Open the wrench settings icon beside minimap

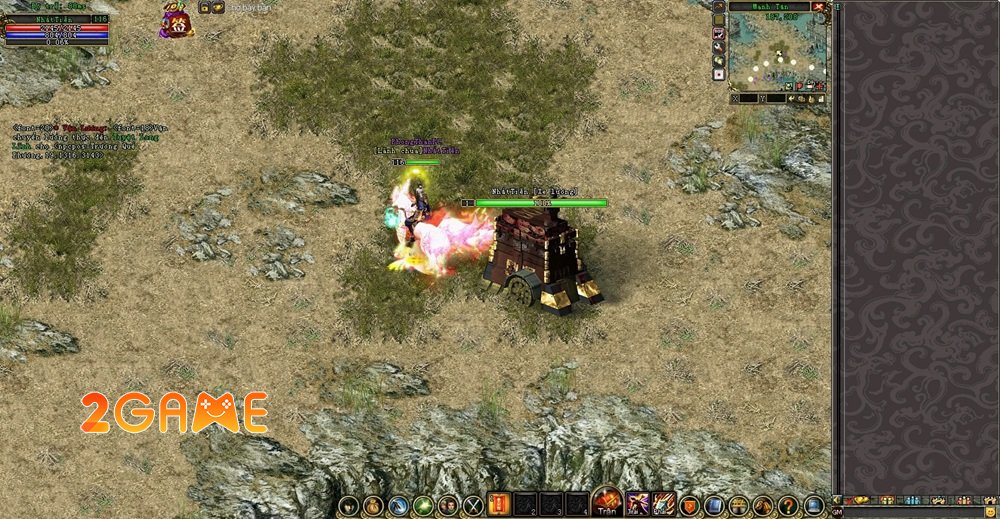click(718, 47)
